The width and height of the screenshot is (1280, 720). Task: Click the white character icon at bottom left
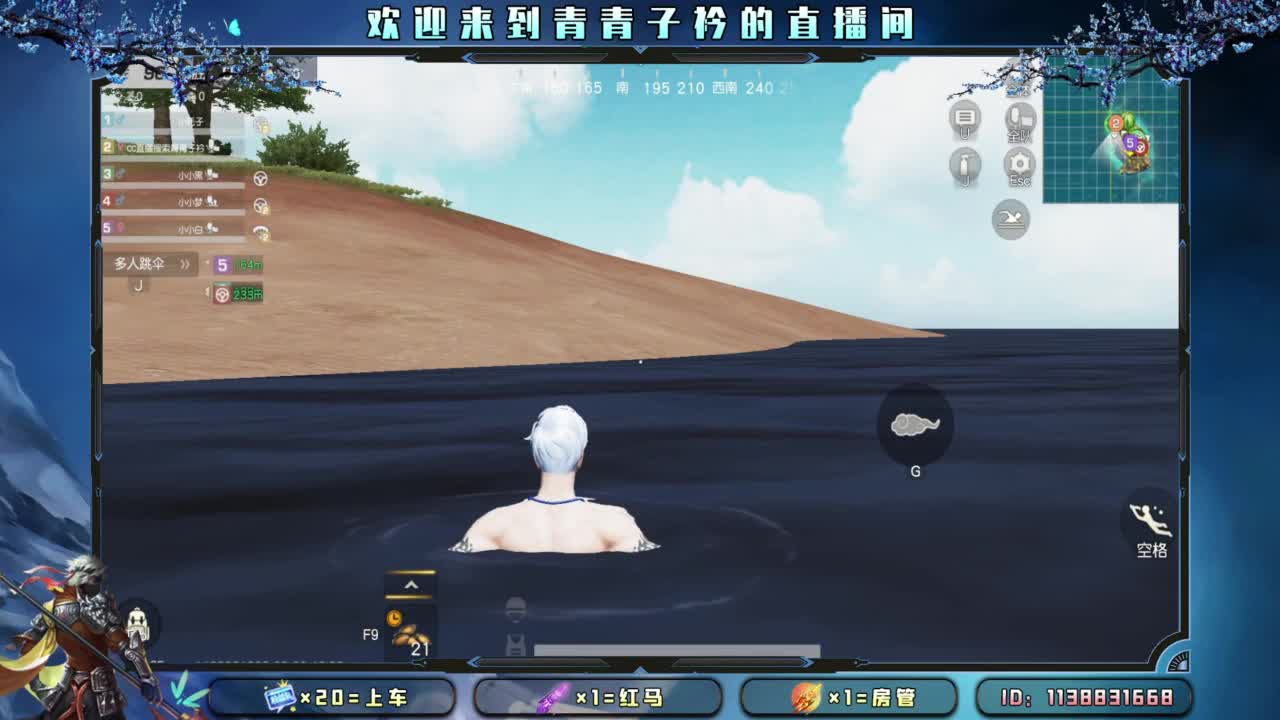point(136,620)
